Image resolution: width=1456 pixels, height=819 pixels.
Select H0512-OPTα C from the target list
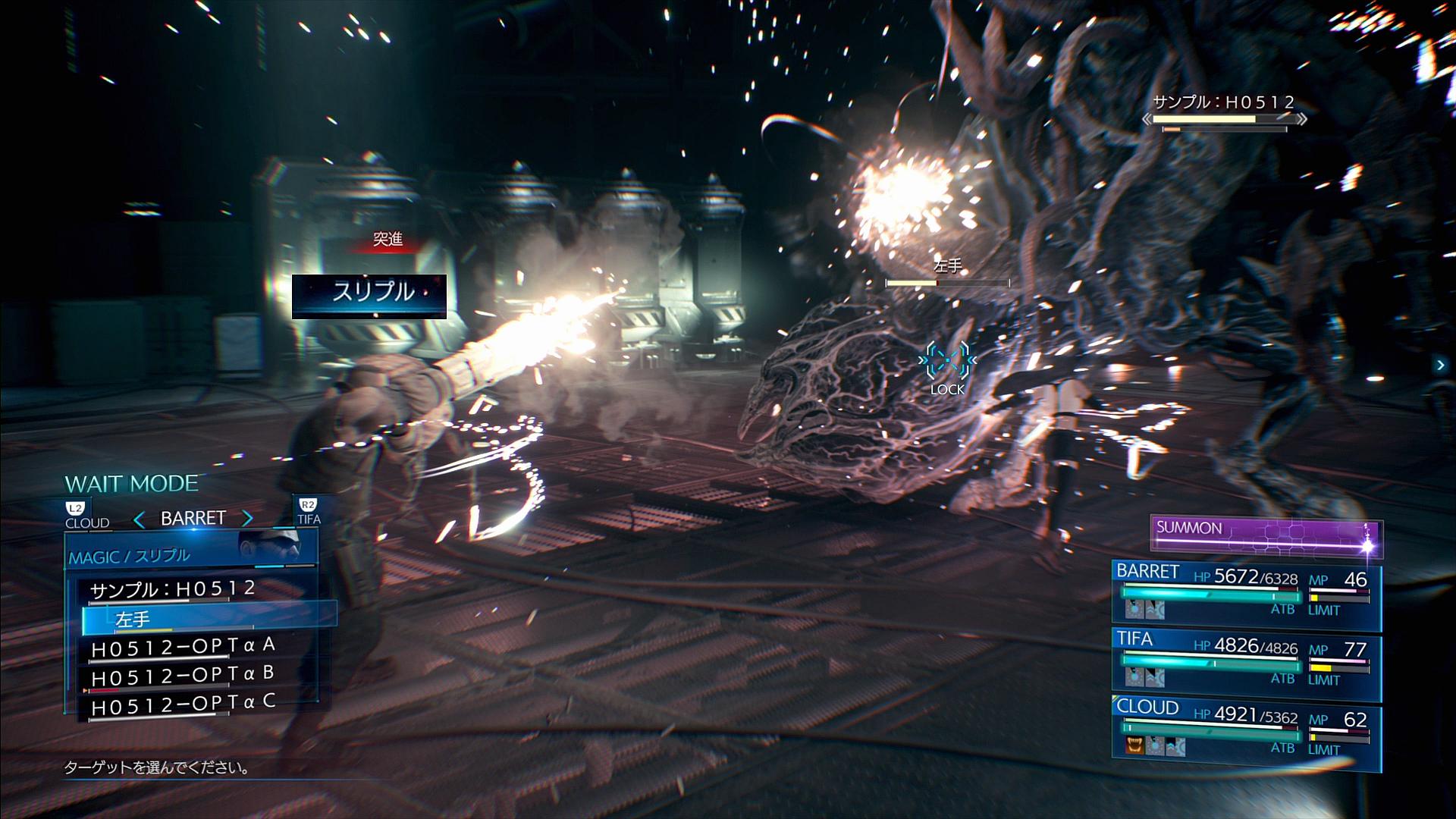point(183,704)
